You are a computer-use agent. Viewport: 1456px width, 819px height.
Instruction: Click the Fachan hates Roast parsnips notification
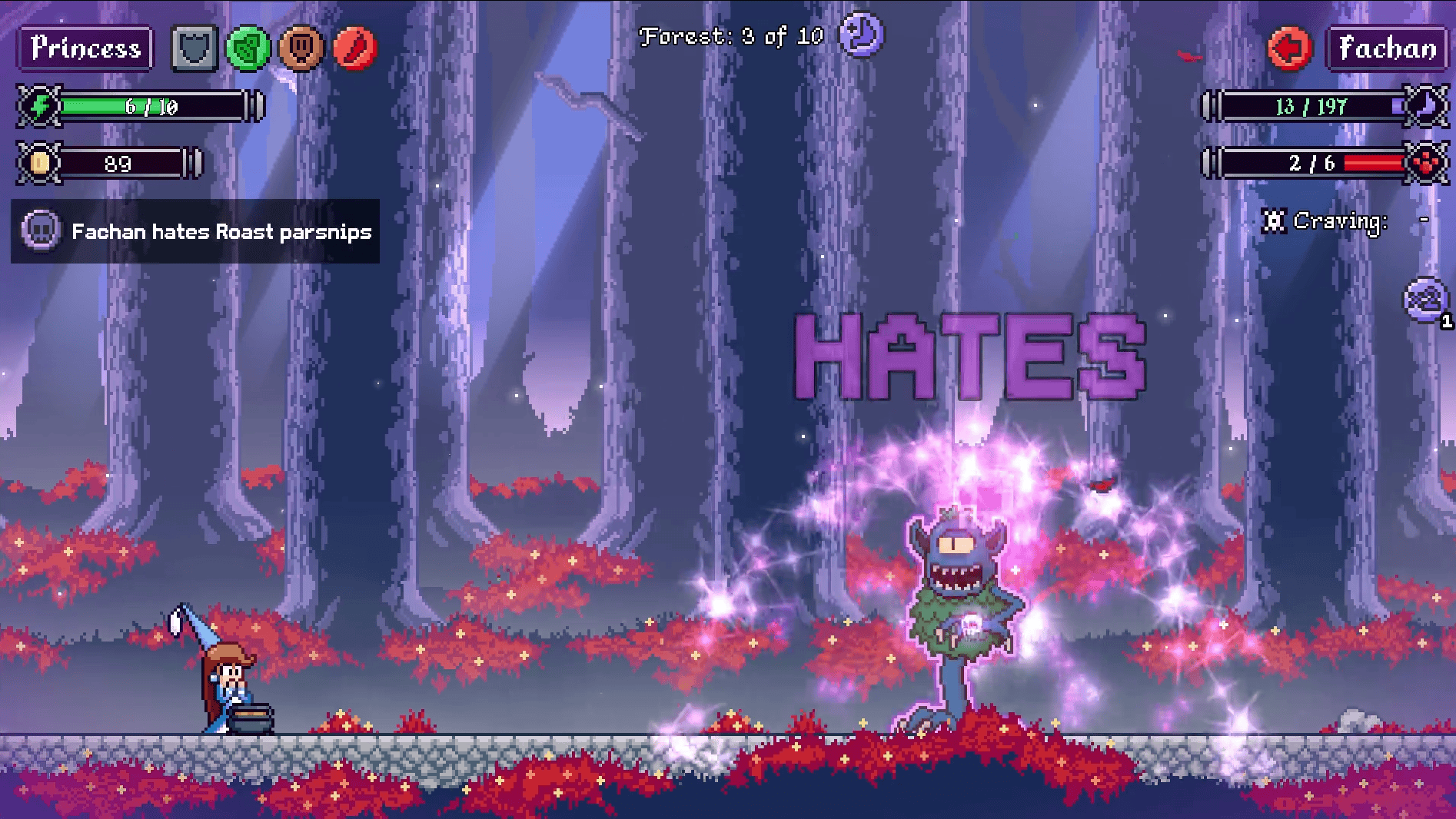[x=195, y=231]
